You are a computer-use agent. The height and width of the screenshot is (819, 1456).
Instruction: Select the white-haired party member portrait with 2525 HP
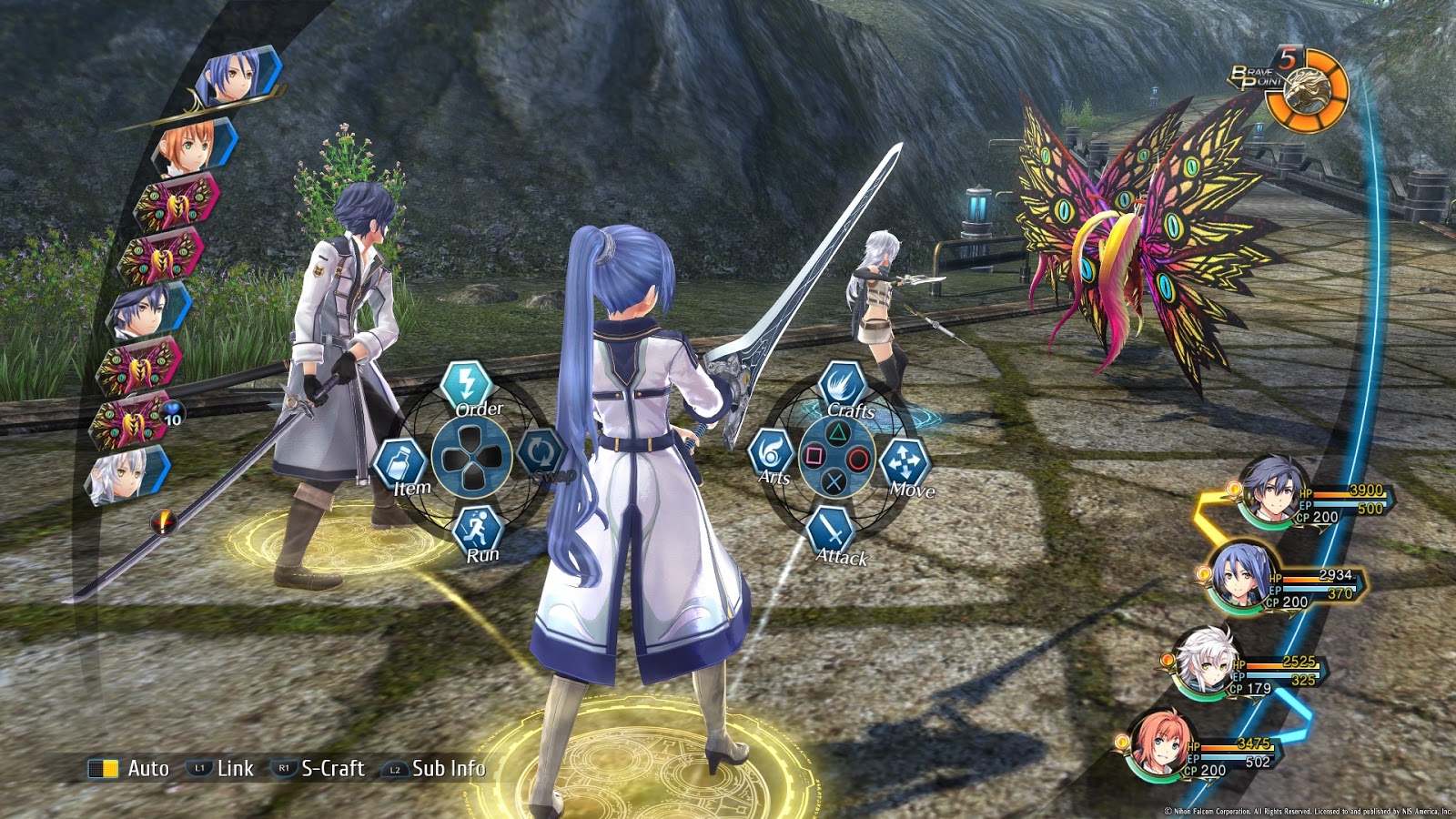click(x=1207, y=663)
